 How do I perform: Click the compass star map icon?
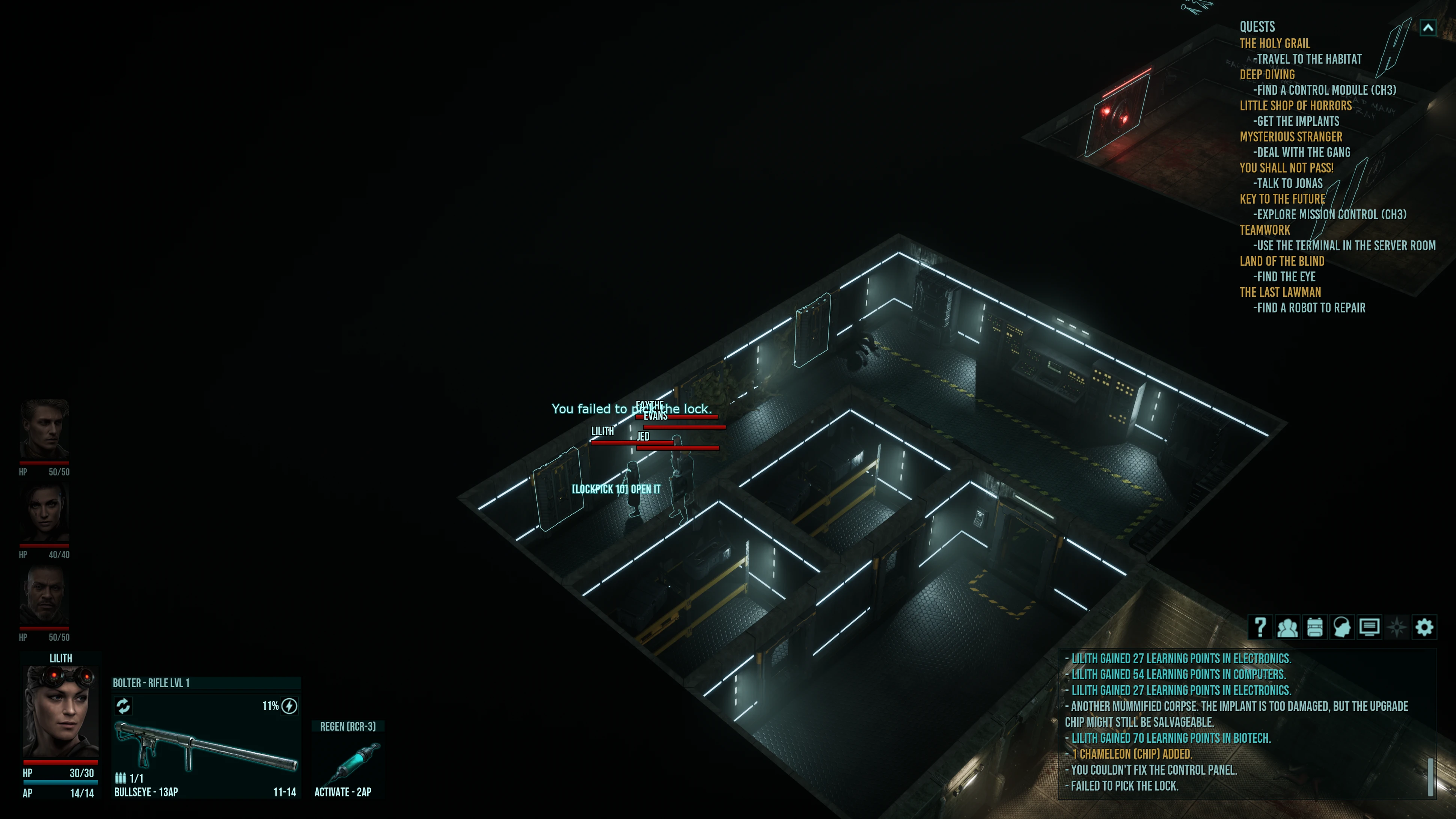coord(1397,627)
